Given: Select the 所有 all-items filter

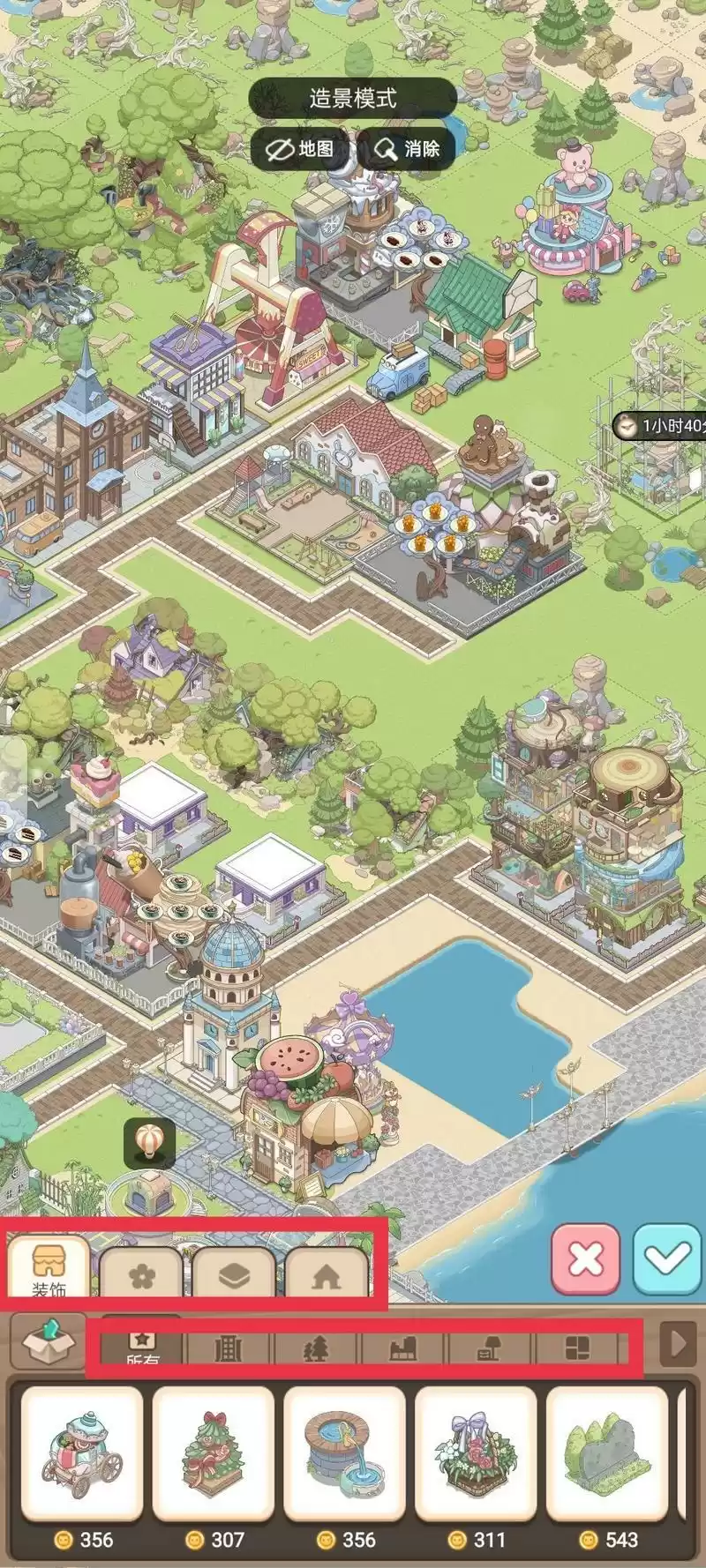Looking at the screenshot, I should pyautogui.click(x=143, y=1348).
